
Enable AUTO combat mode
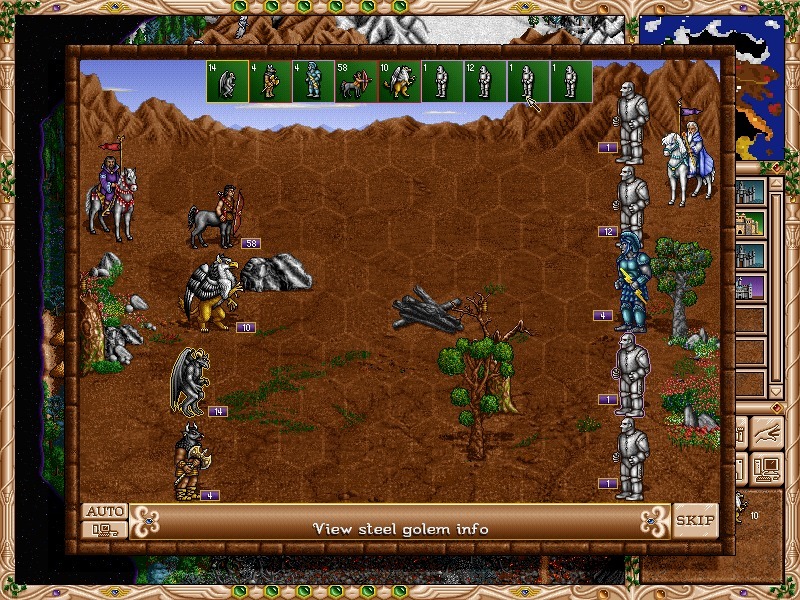(105, 511)
